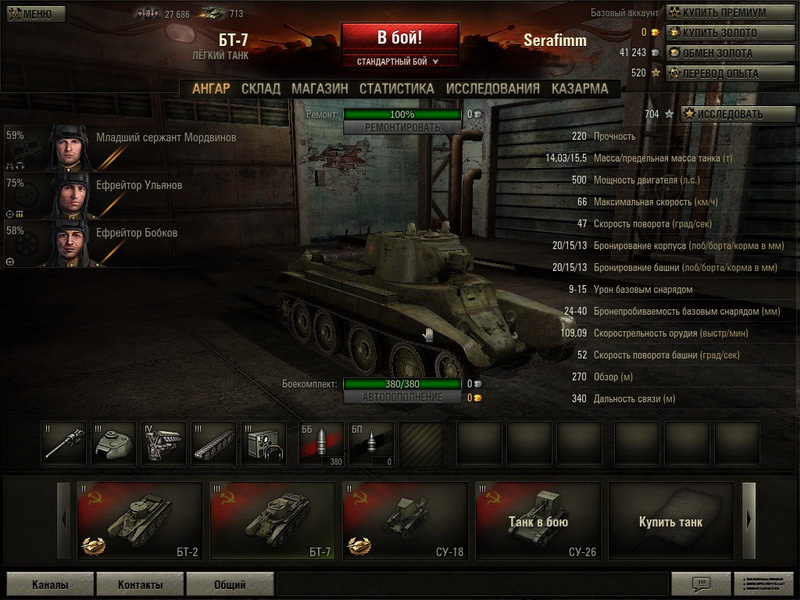Image resolution: width=800 pixels, height=600 pixels.
Task: Switch to the Магазин tab
Action: click(320, 88)
